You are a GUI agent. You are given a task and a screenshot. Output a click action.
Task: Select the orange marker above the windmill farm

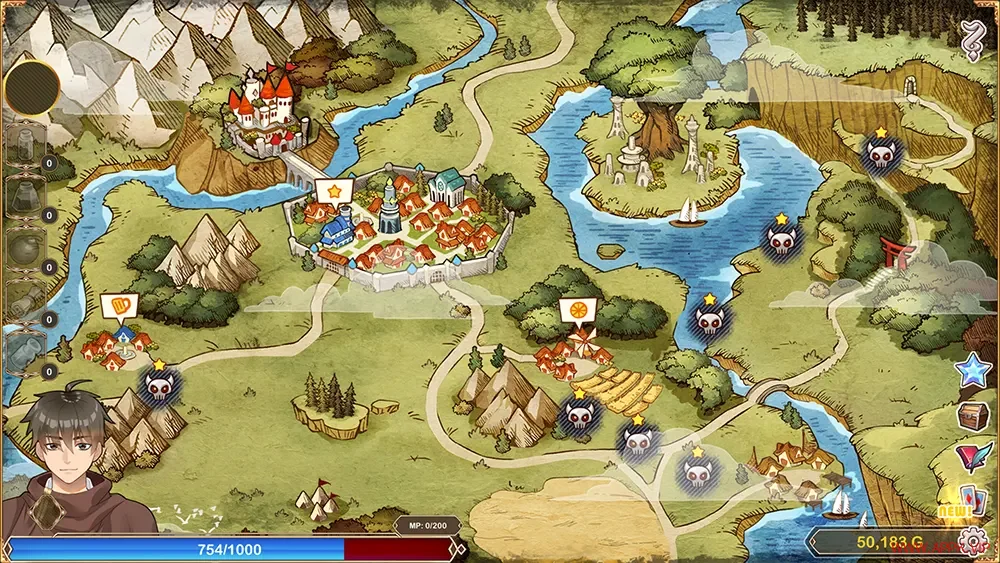[x=575, y=310]
